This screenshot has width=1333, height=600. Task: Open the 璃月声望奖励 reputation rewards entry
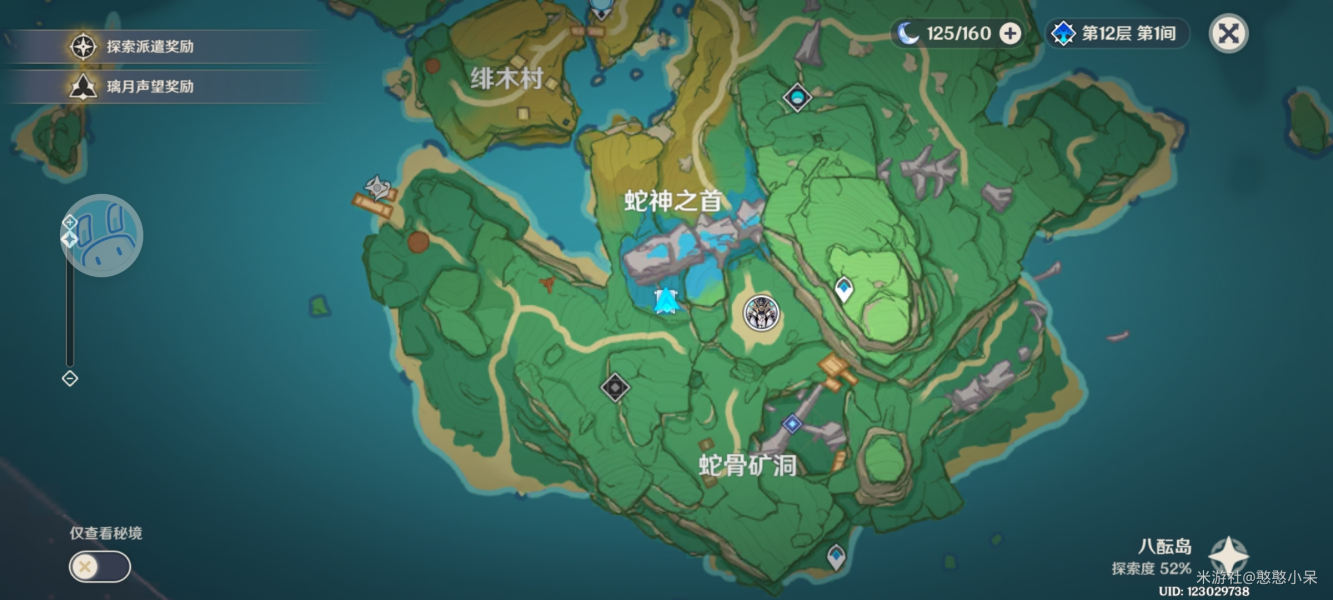click(x=150, y=87)
